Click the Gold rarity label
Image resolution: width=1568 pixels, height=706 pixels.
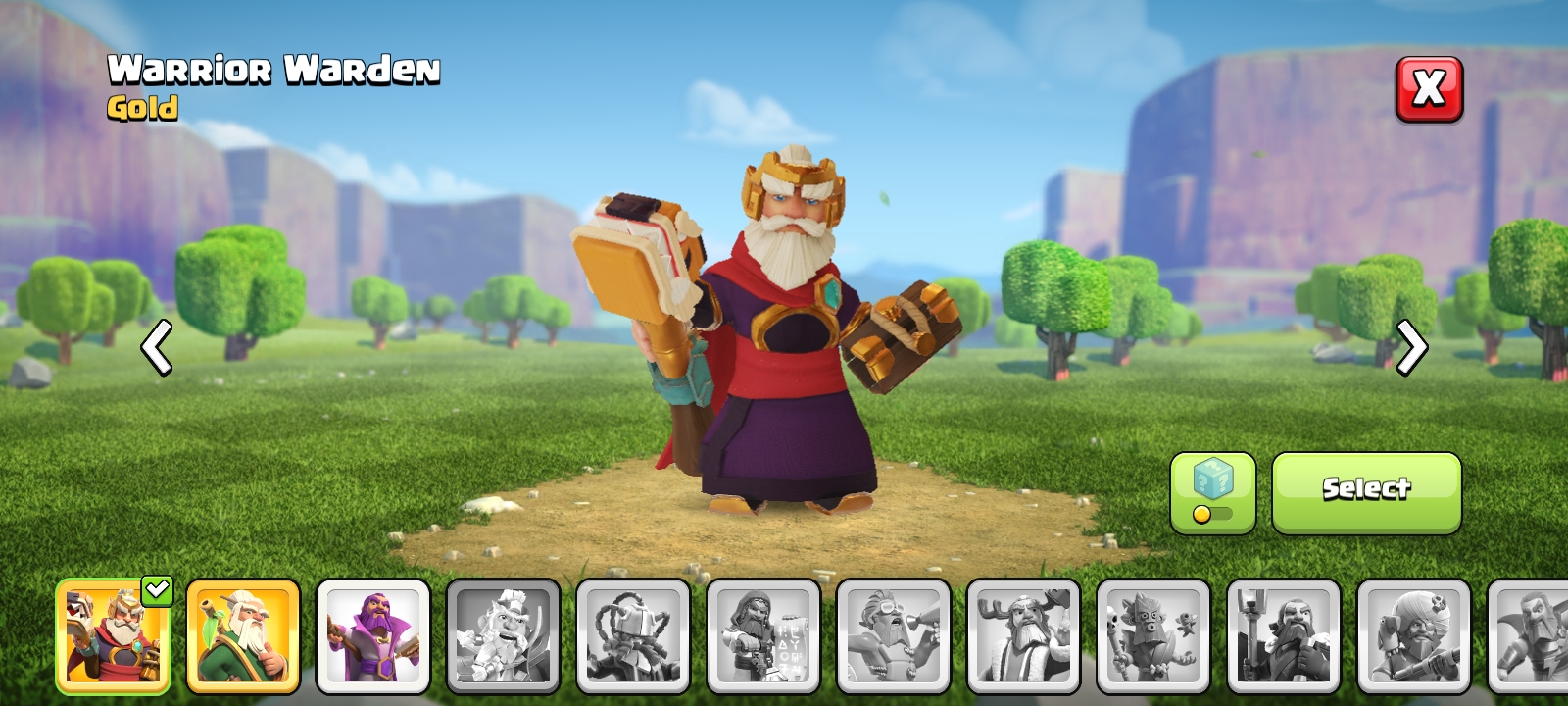[x=143, y=109]
